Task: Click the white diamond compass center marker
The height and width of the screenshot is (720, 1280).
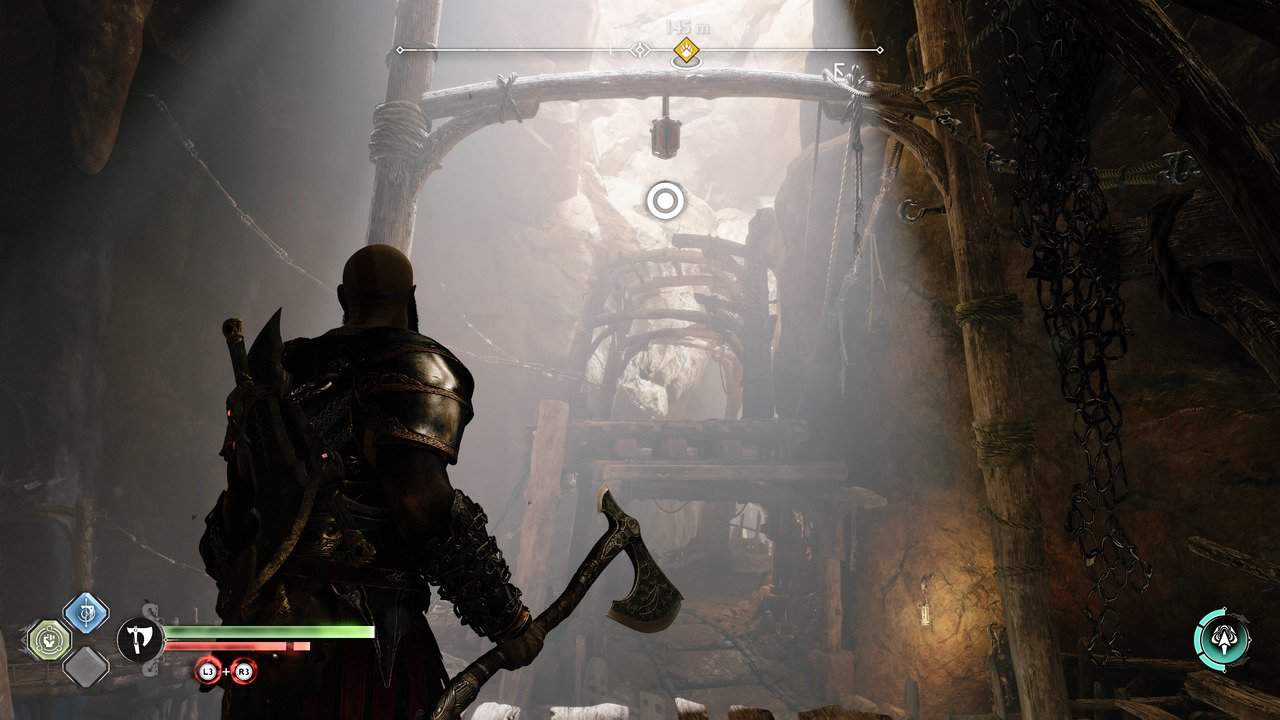Action: coord(640,49)
